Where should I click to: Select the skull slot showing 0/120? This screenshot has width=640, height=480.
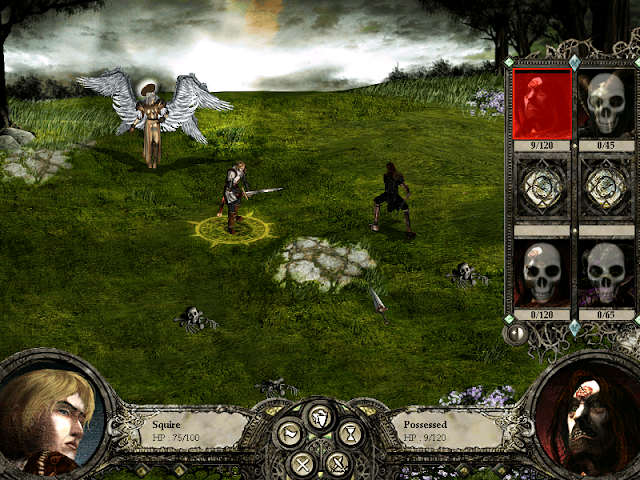click(541, 274)
